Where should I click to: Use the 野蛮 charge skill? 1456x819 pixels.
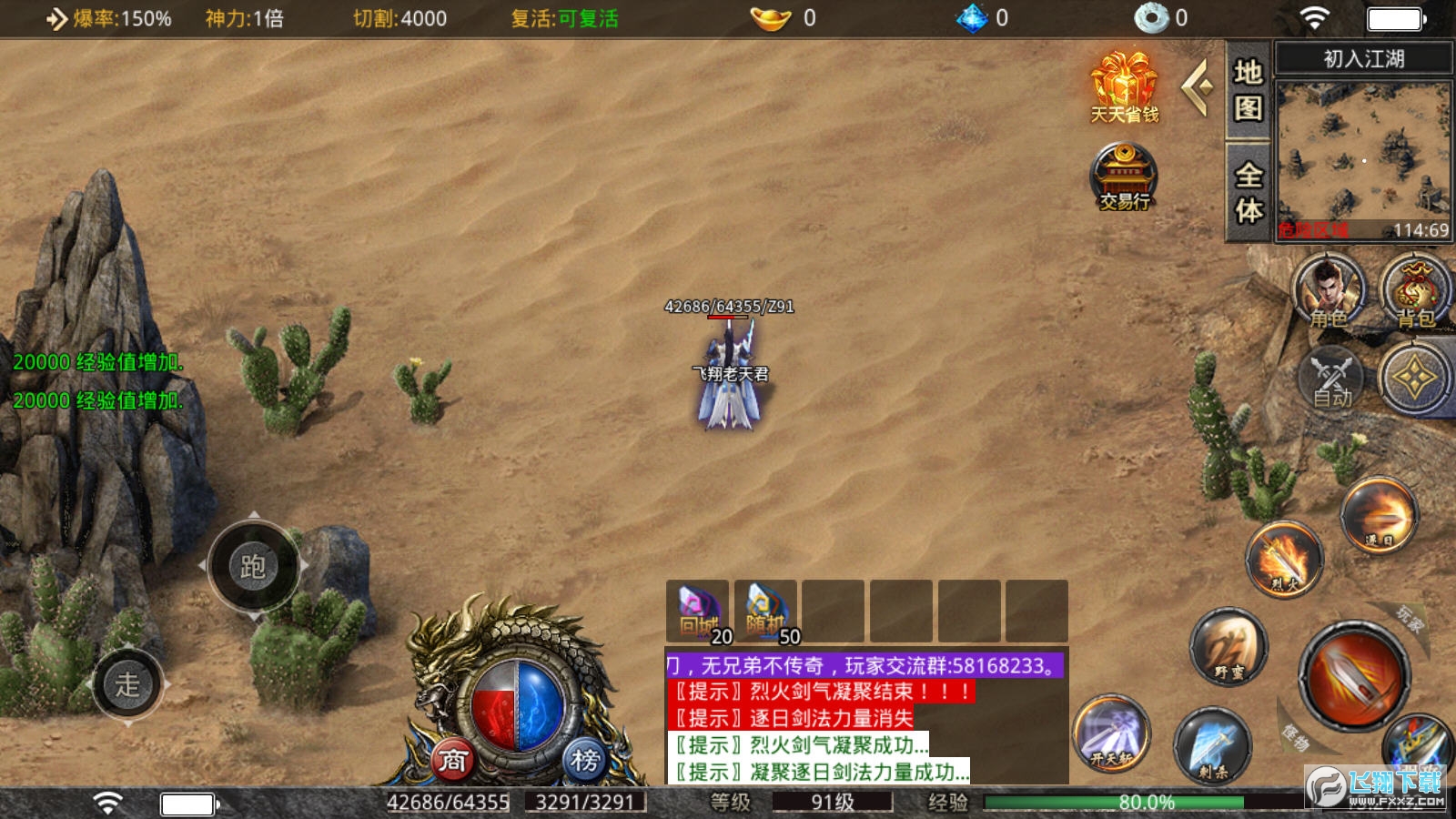coord(1228,646)
